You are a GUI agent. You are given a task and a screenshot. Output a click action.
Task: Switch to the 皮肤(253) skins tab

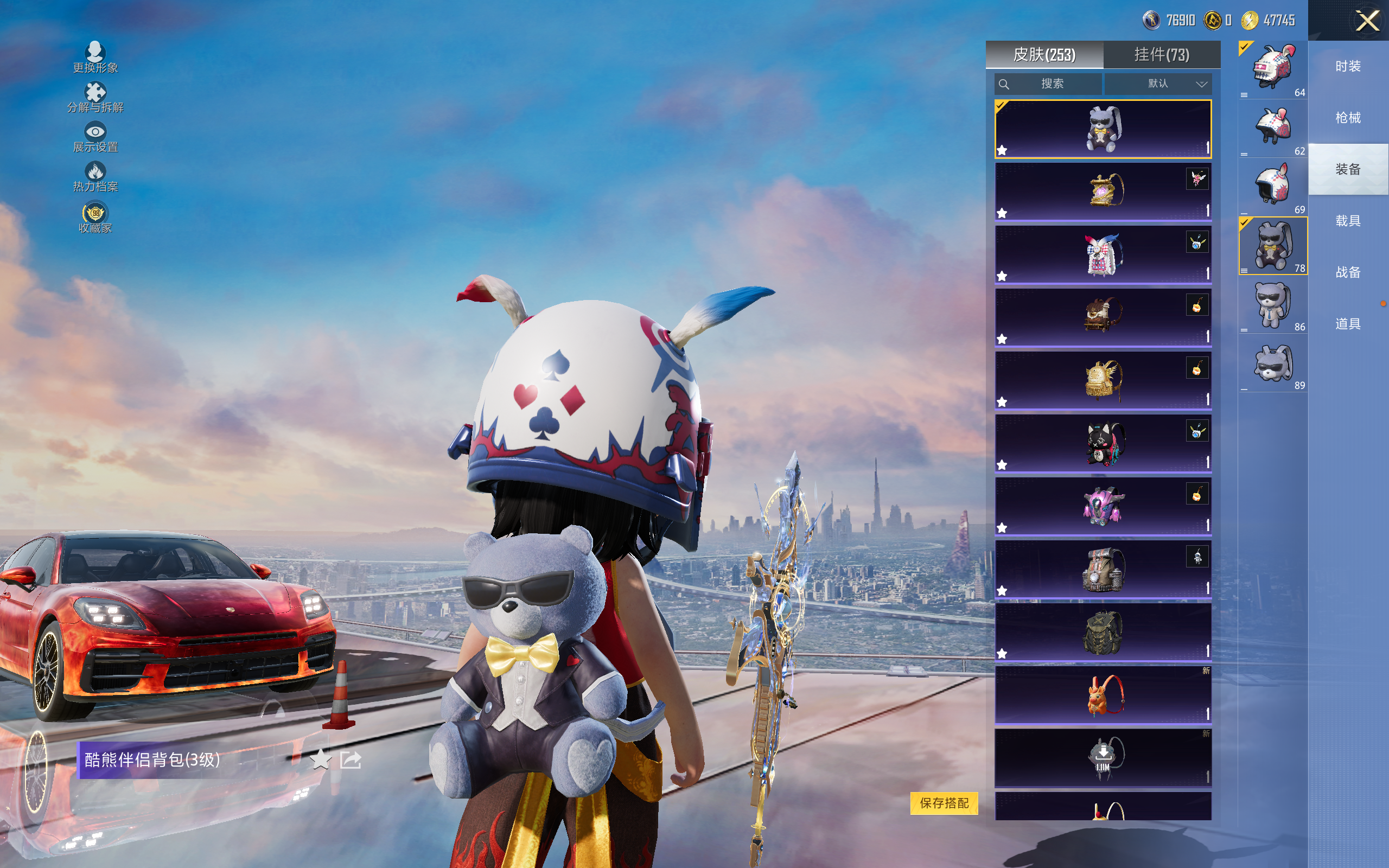tap(1044, 55)
